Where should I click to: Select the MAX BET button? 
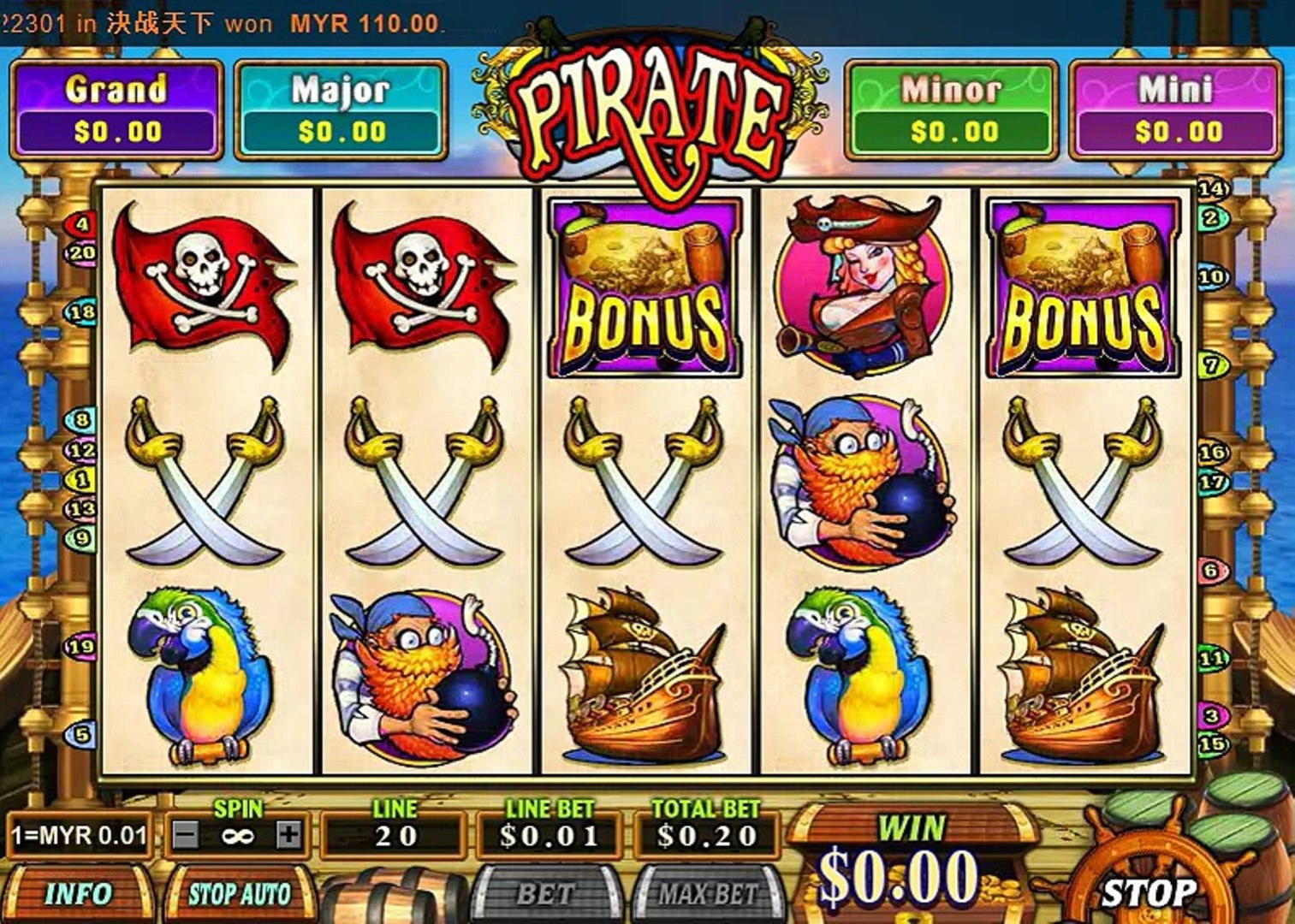(x=708, y=894)
